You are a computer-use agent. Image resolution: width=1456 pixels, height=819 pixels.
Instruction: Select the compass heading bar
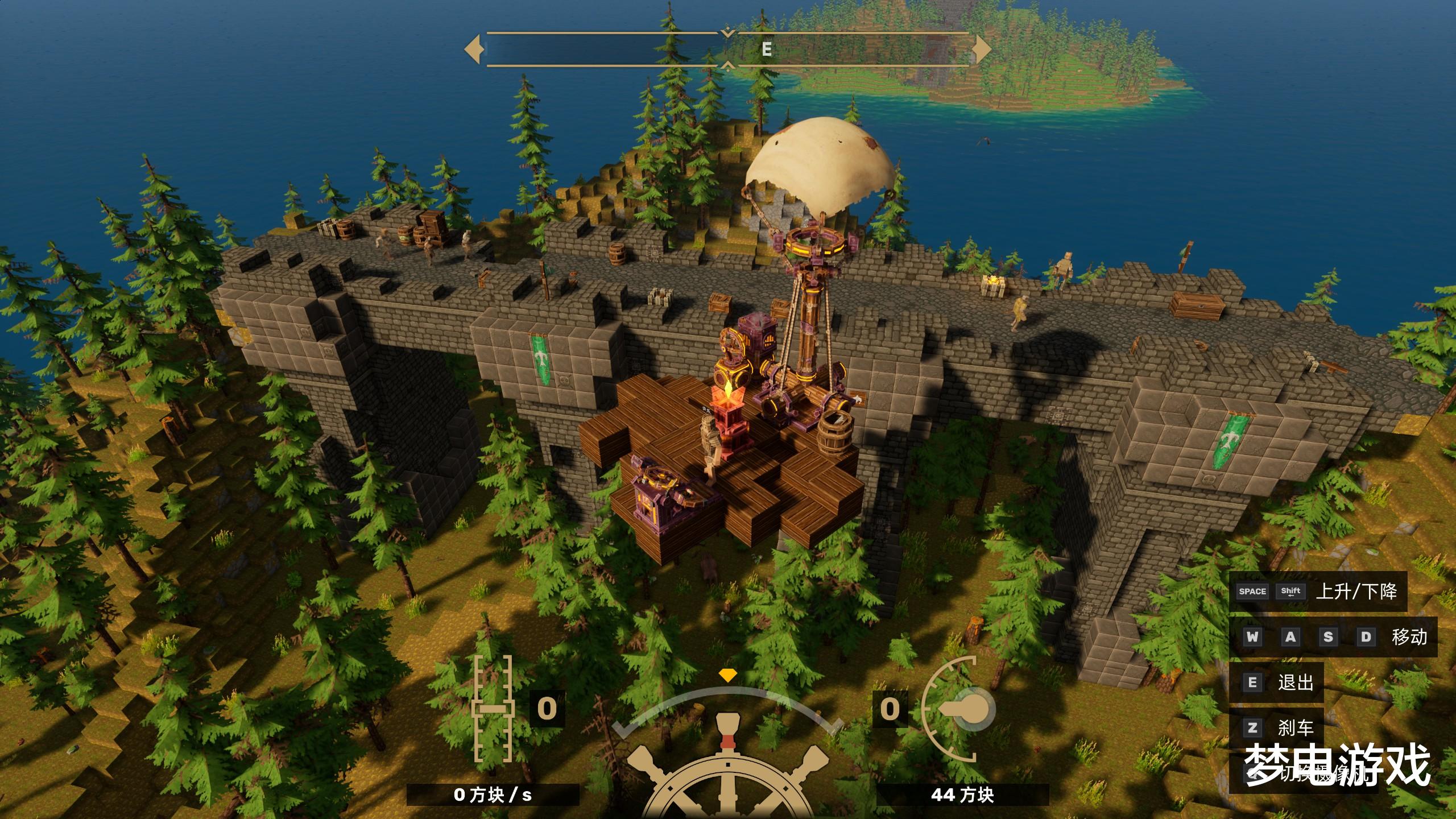tap(727, 49)
